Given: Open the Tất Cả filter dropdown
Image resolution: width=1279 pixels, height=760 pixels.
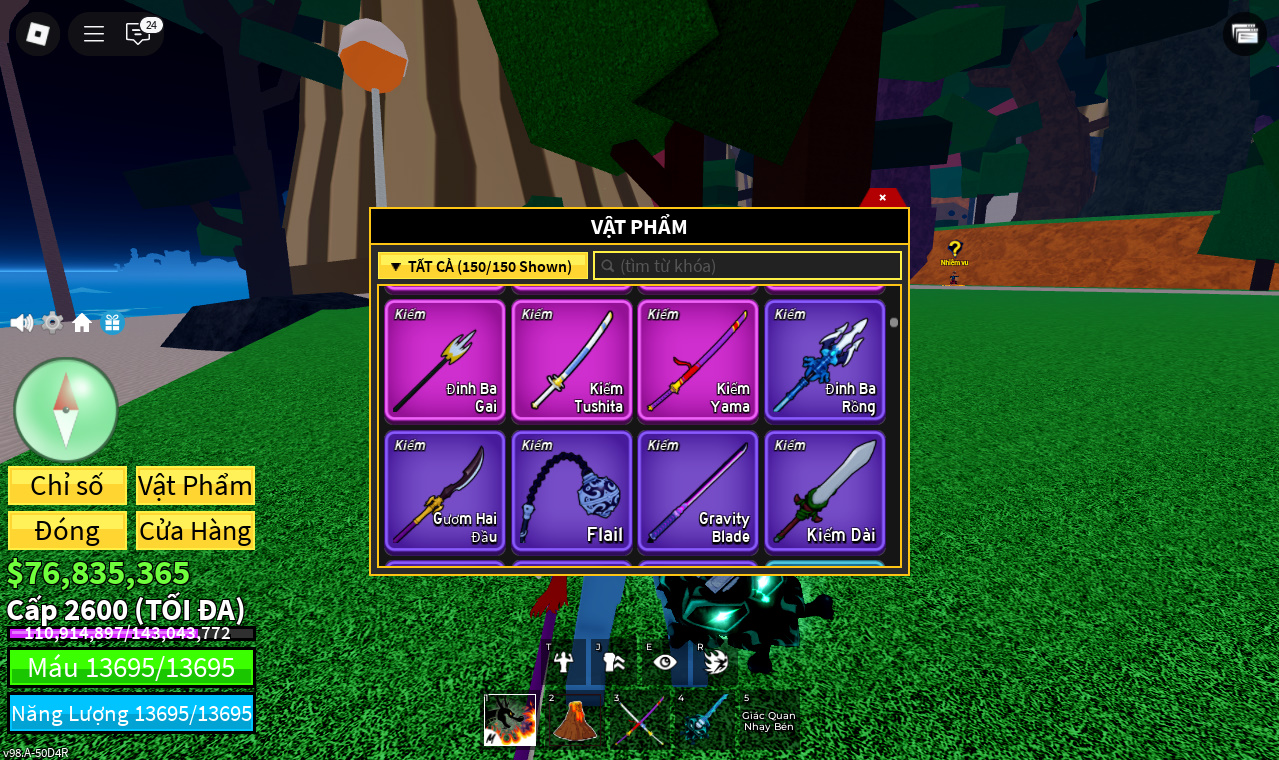Looking at the screenshot, I should (482, 266).
